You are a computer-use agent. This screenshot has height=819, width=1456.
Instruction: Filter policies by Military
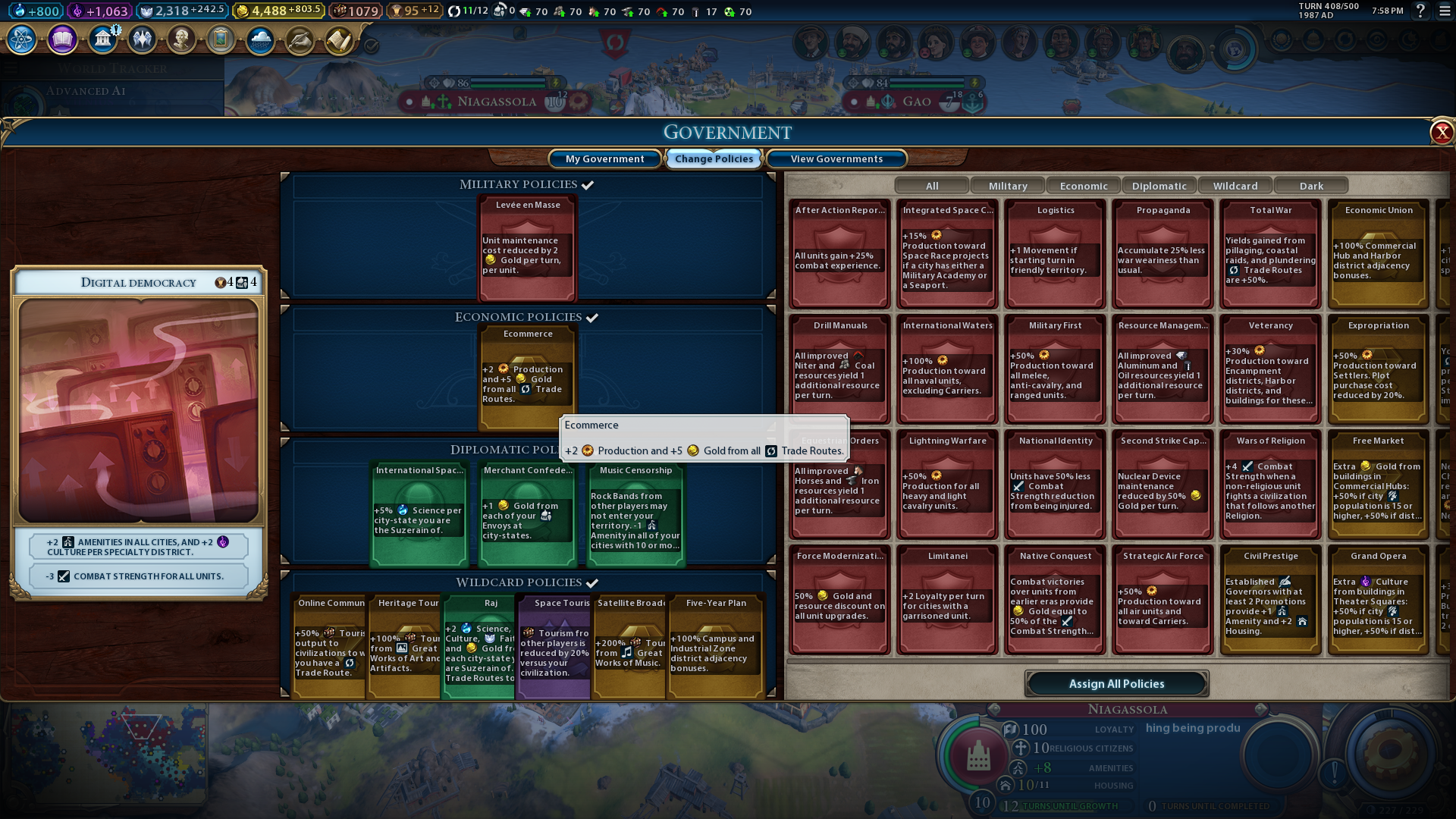click(1008, 186)
